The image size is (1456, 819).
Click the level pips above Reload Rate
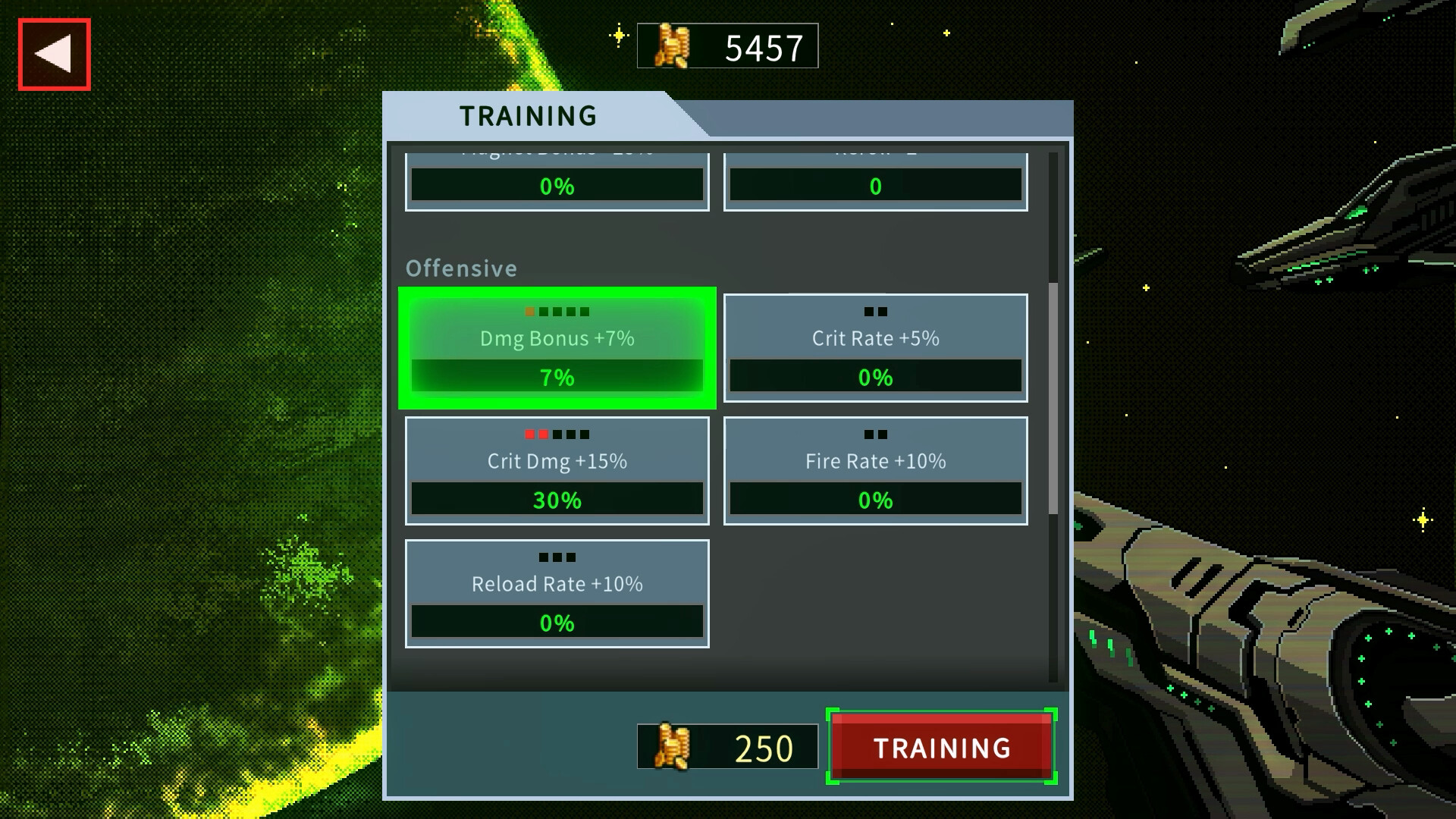(x=557, y=557)
